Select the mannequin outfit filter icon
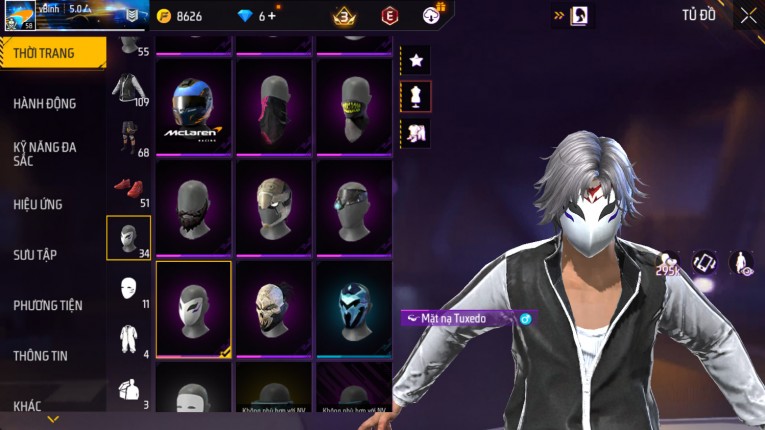 tap(416, 96)
